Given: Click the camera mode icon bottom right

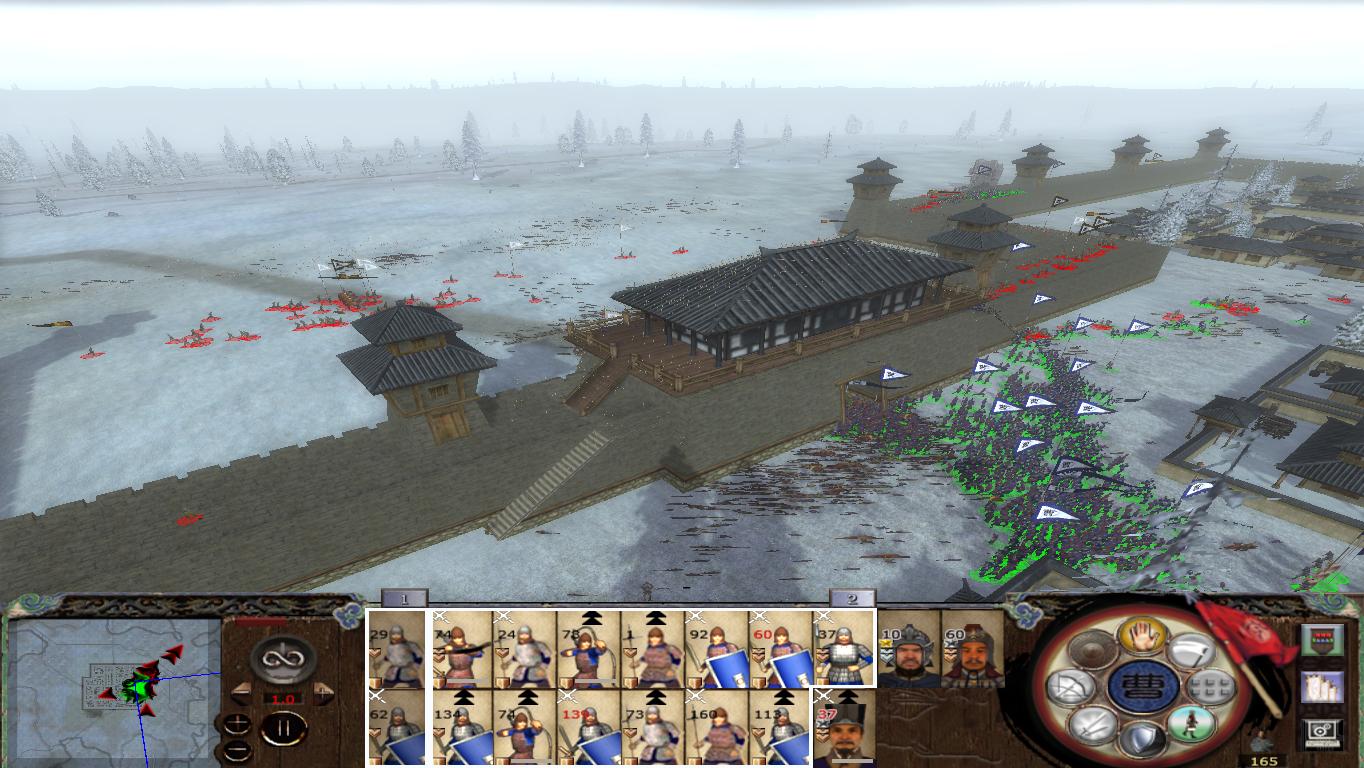Looking at the screenshot, I should [1321, 730].
